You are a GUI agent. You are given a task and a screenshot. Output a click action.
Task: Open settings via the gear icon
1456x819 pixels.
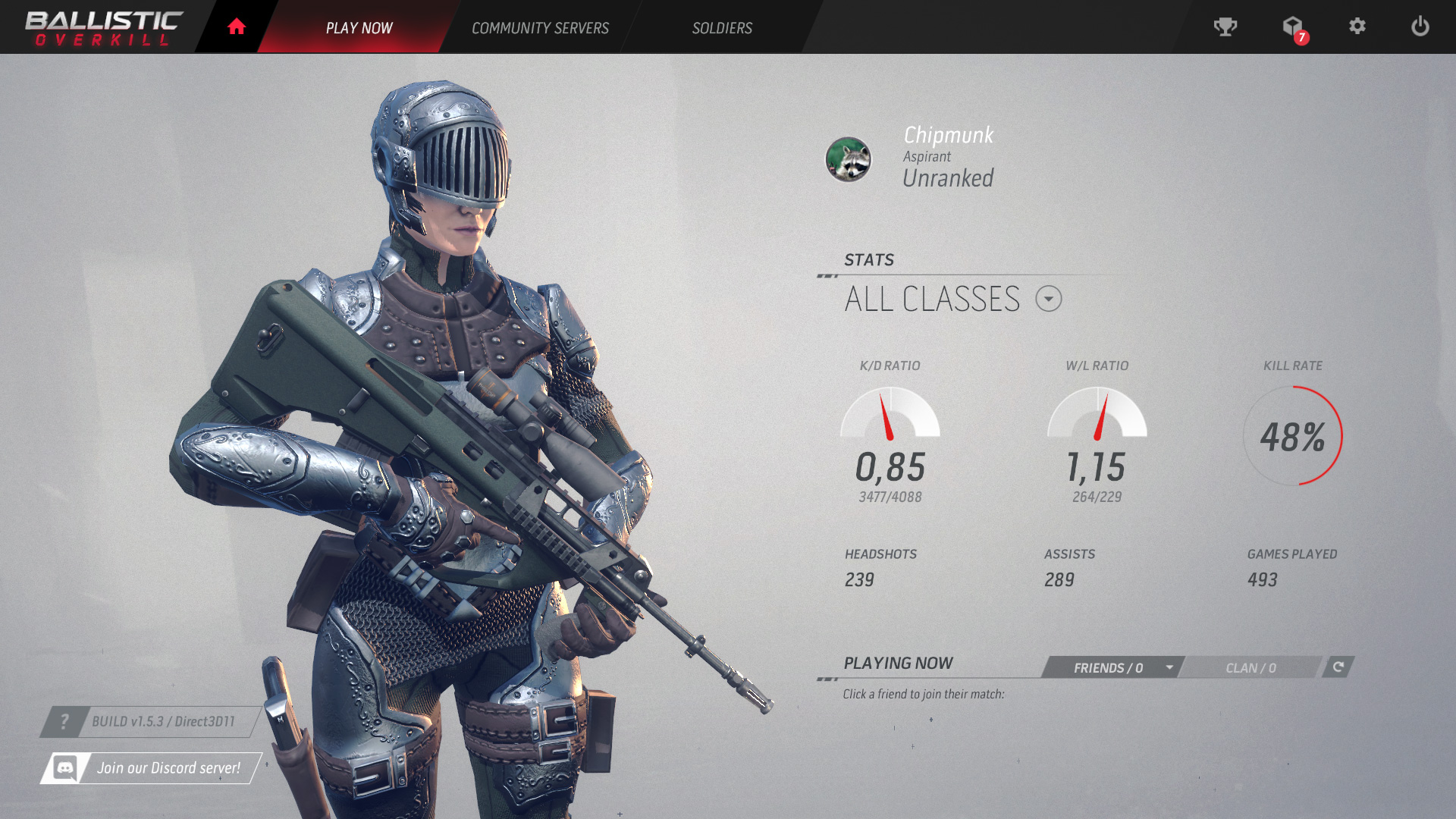1357,27
